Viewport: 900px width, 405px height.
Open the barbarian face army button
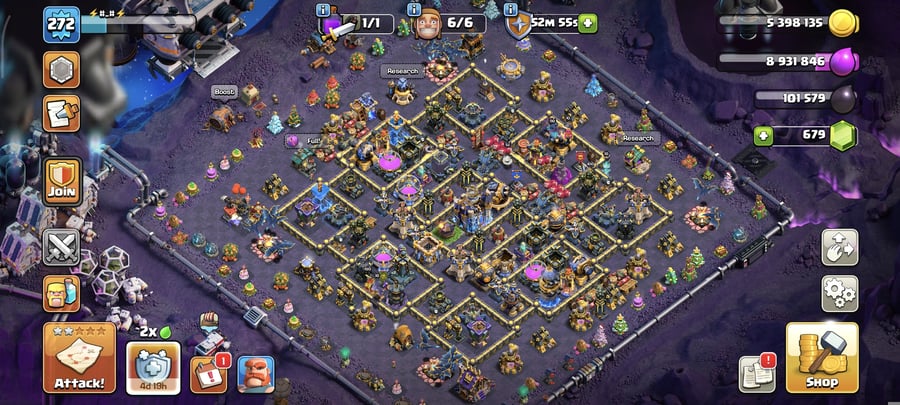61,295
